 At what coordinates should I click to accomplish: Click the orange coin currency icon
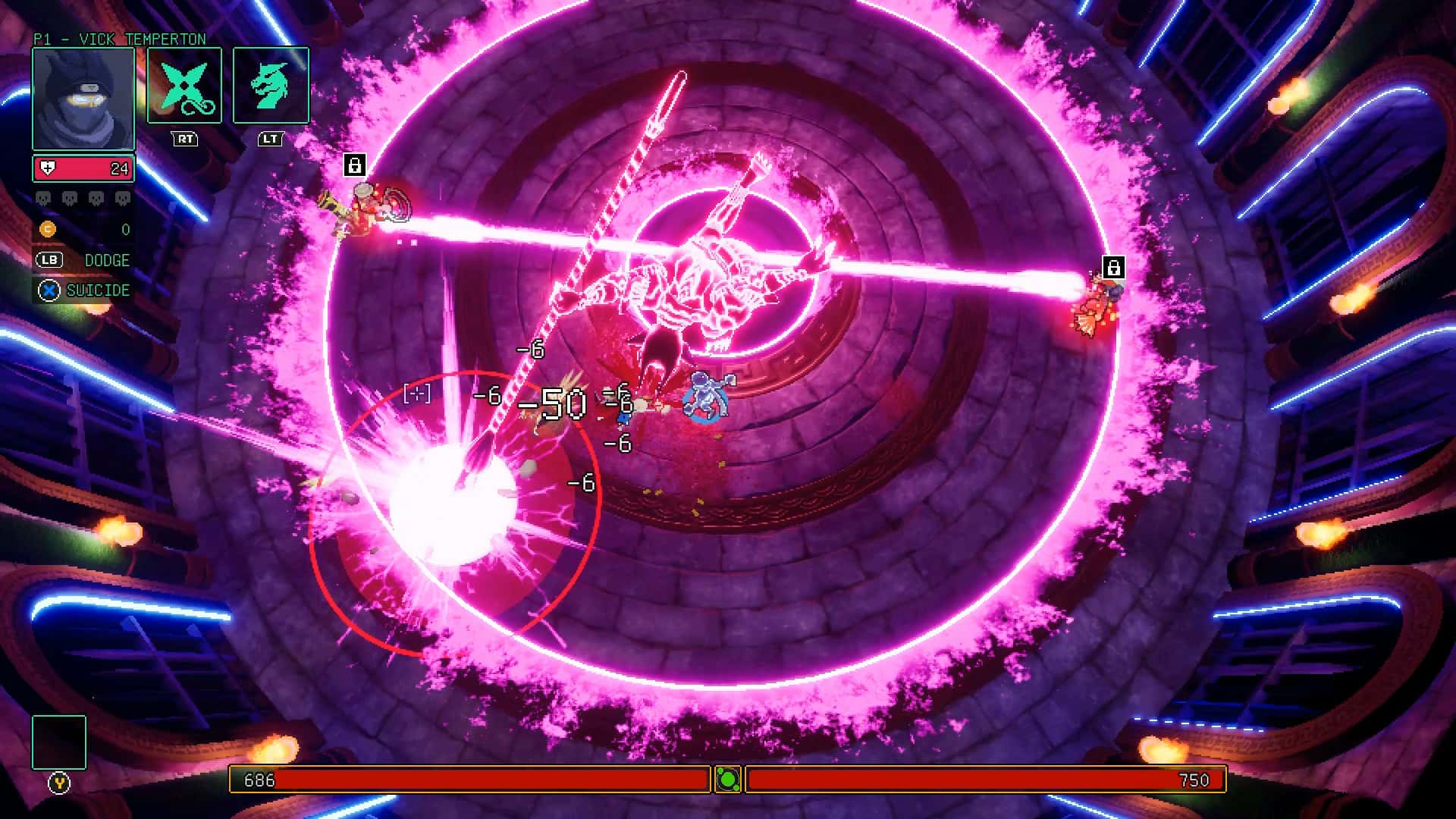click(48, 228)
